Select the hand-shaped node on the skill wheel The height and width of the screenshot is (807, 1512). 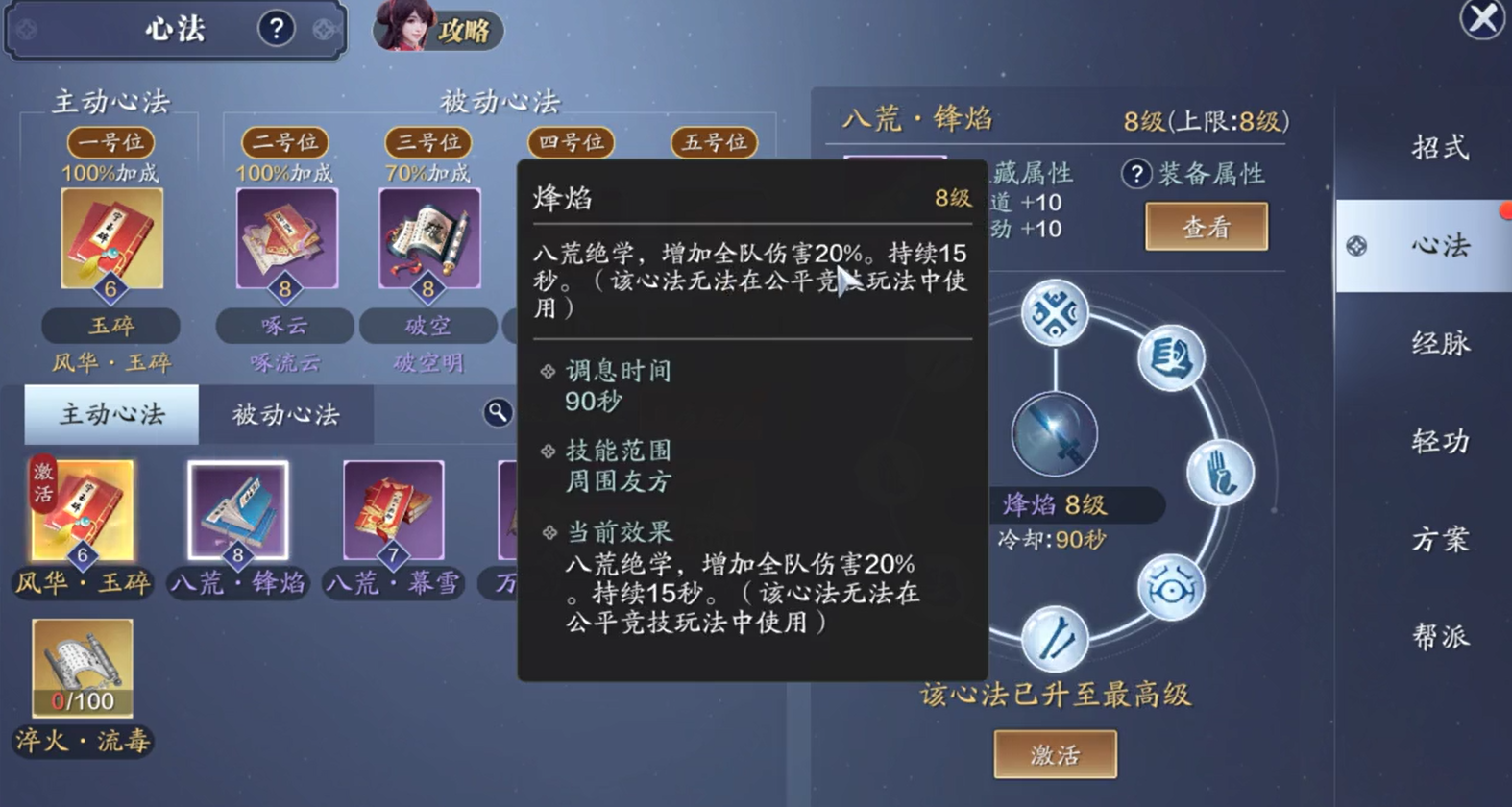pos(1222,471)
